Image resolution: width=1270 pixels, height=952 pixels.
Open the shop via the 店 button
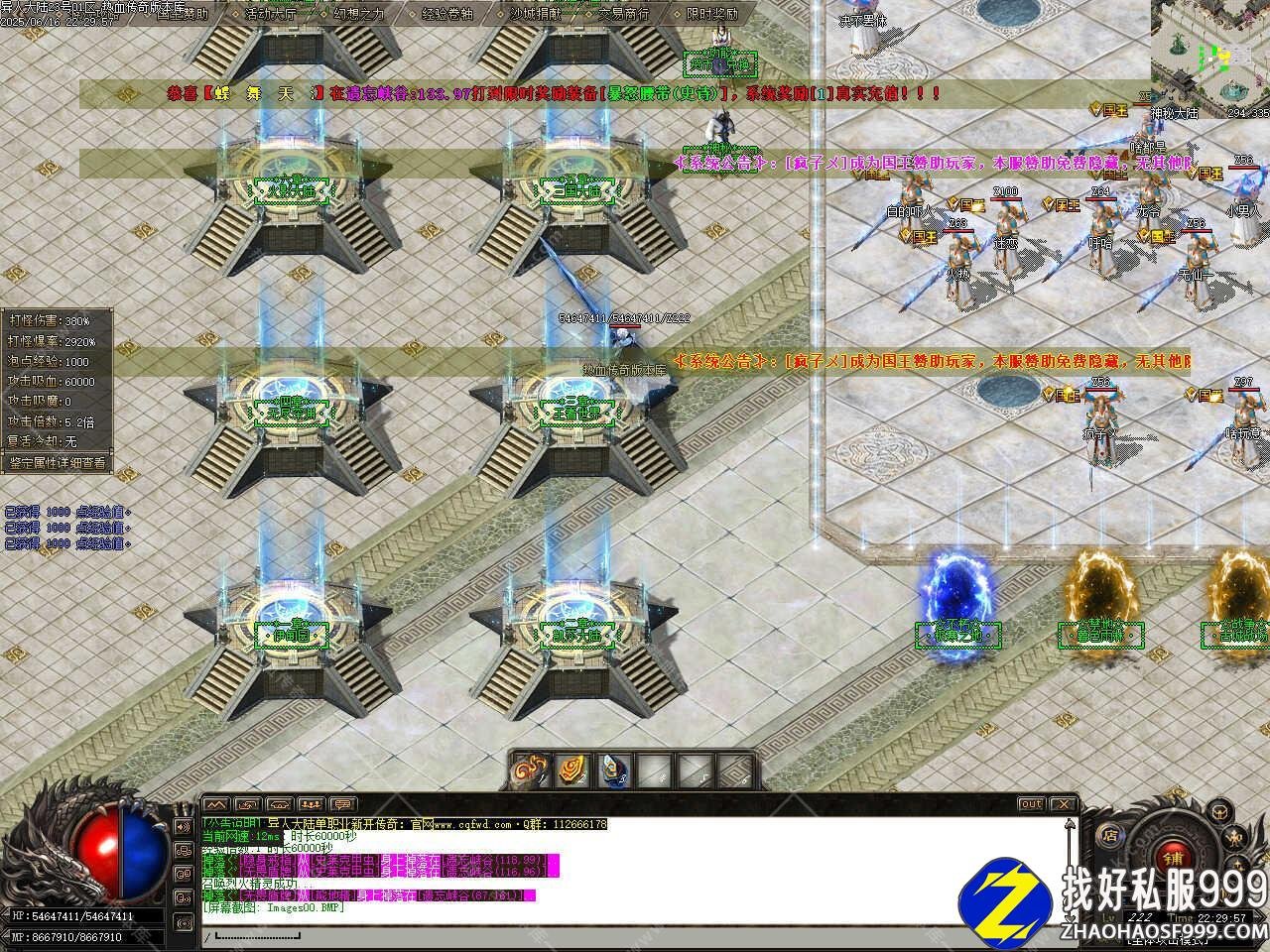1110,835
